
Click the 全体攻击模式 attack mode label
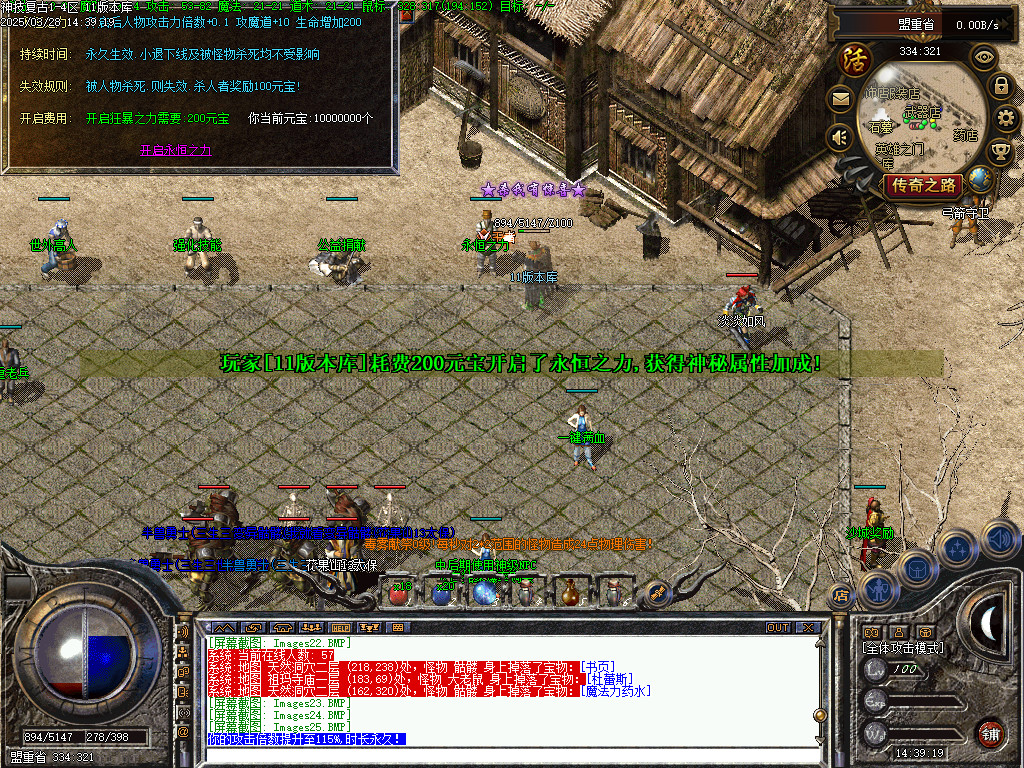click(x=902, y=648)
